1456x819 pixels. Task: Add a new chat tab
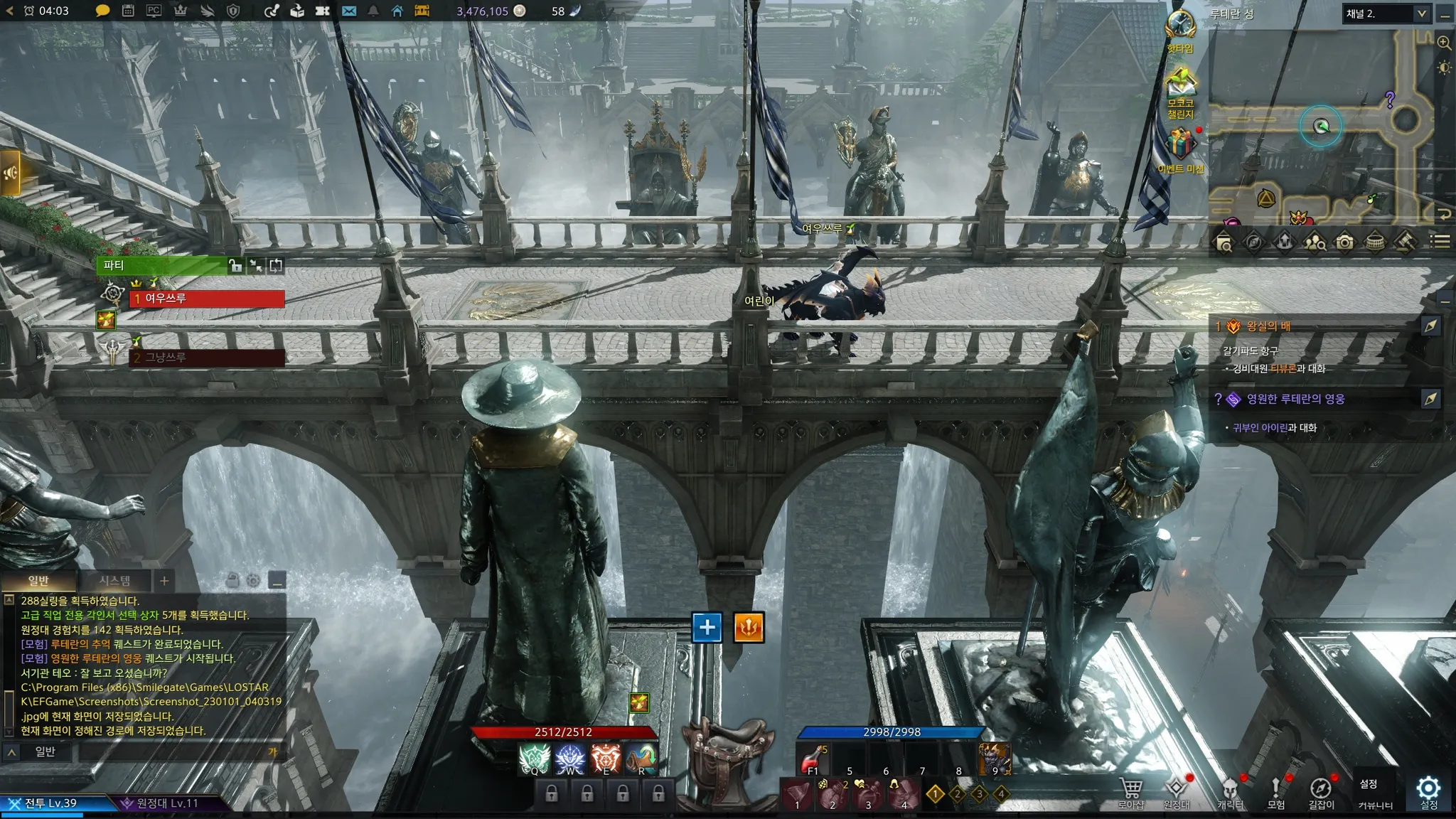click(164, 581)
